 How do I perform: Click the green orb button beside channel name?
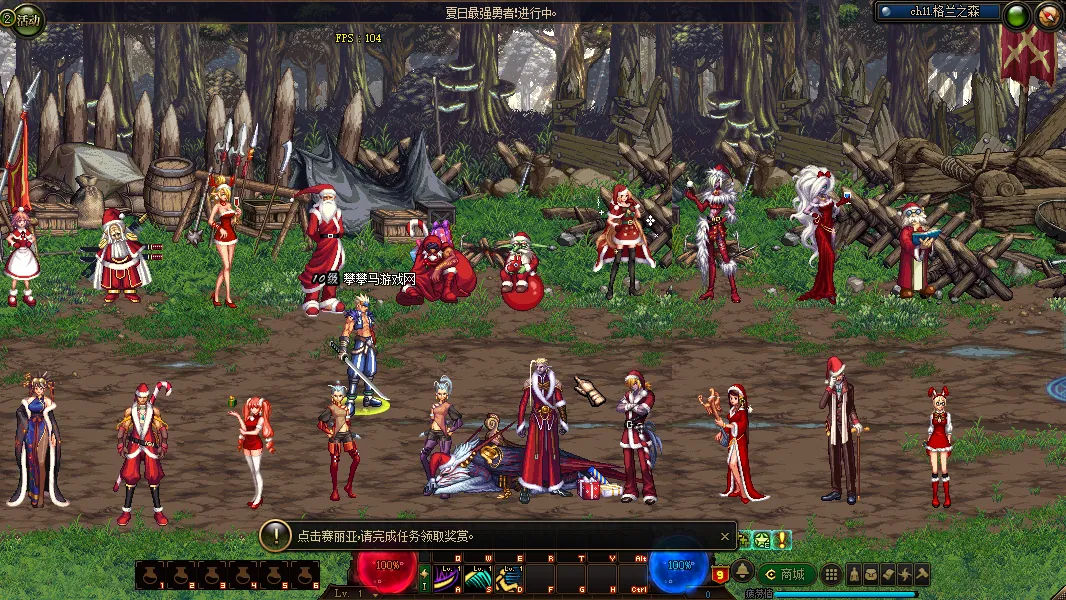click(1016, 15)
